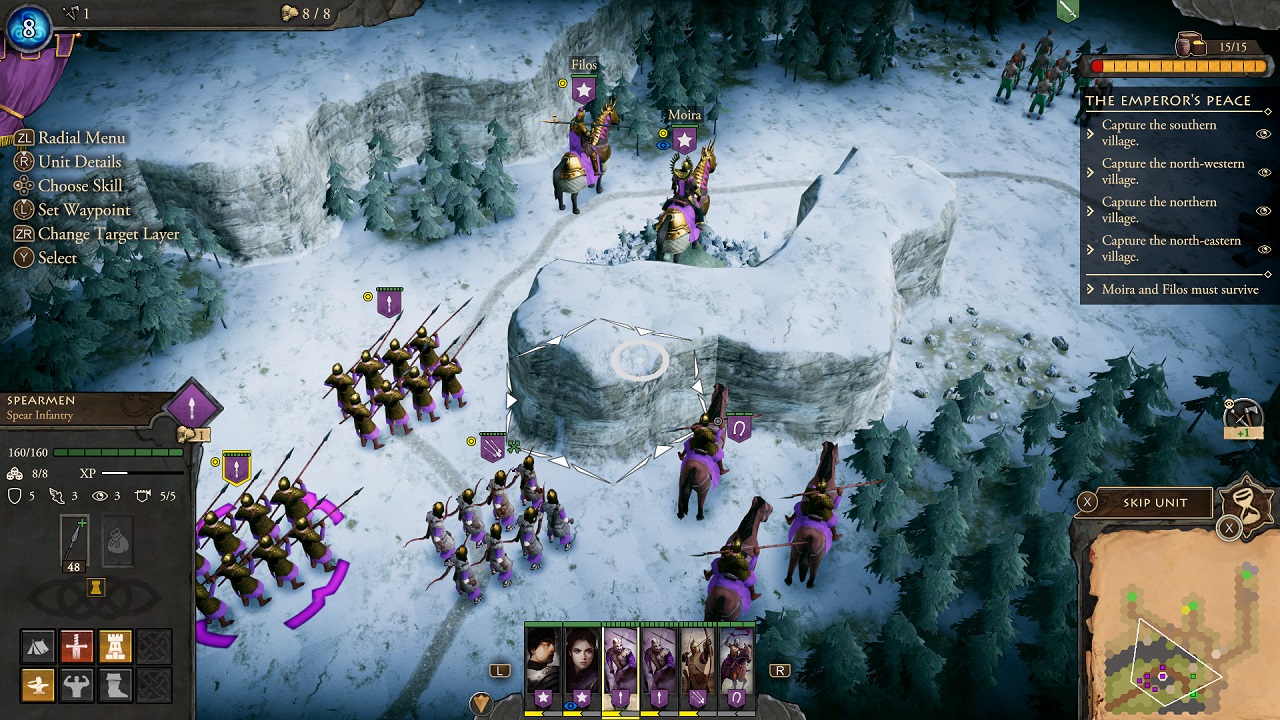Expand the 'Capture the southern village' objective

(1089, 133)
